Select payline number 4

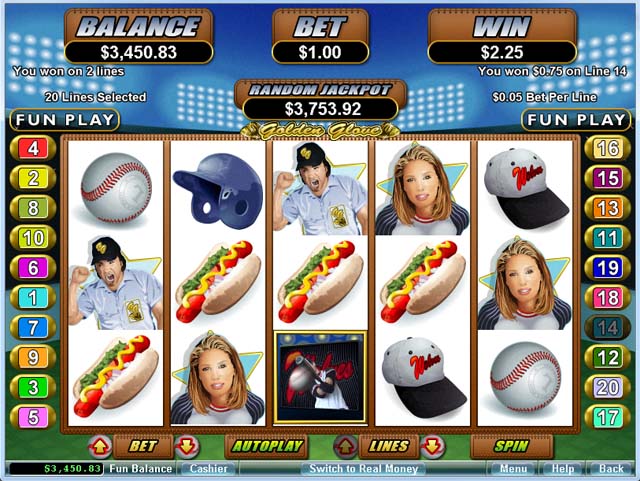coord(33,149)
